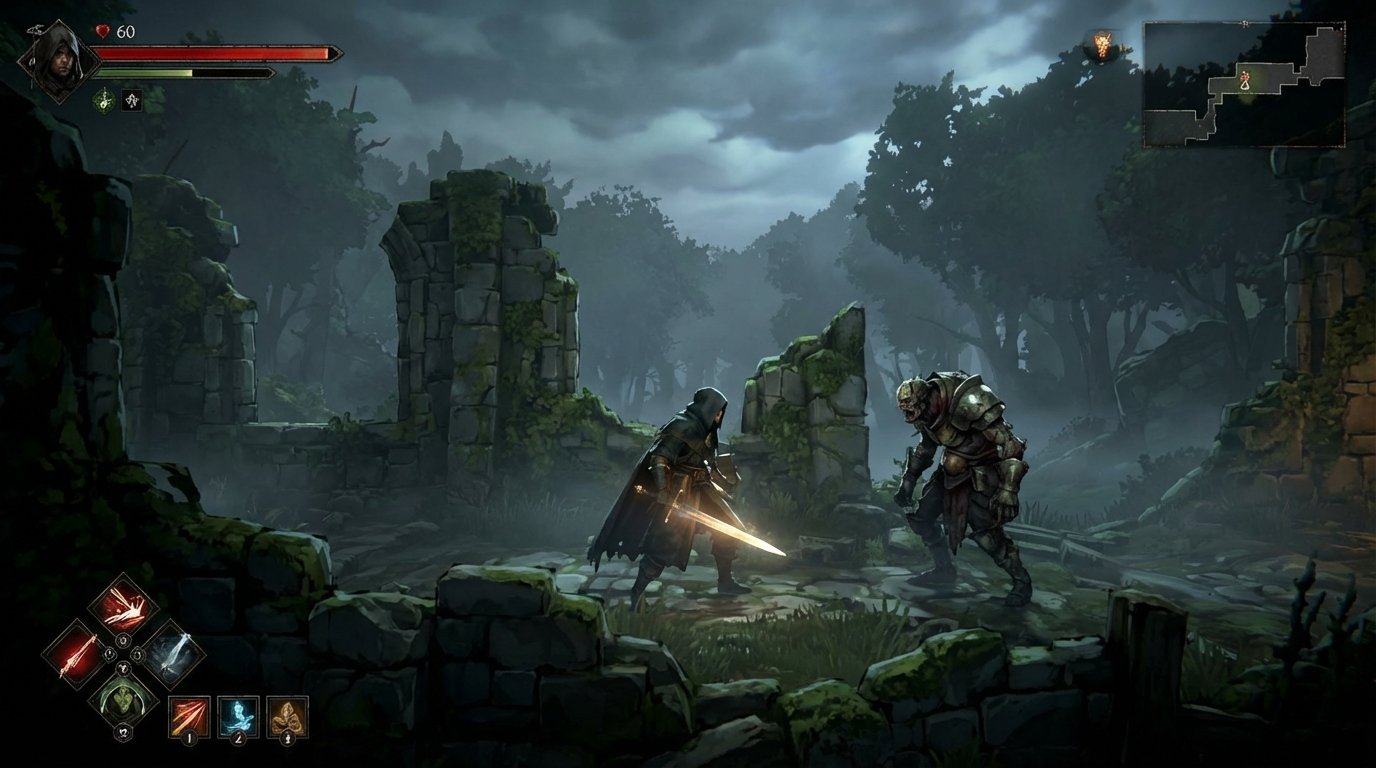The image size is (1376, 768).
Task: Click the keybind badge under consumable slot 1
Action: (x=188, y=739)
